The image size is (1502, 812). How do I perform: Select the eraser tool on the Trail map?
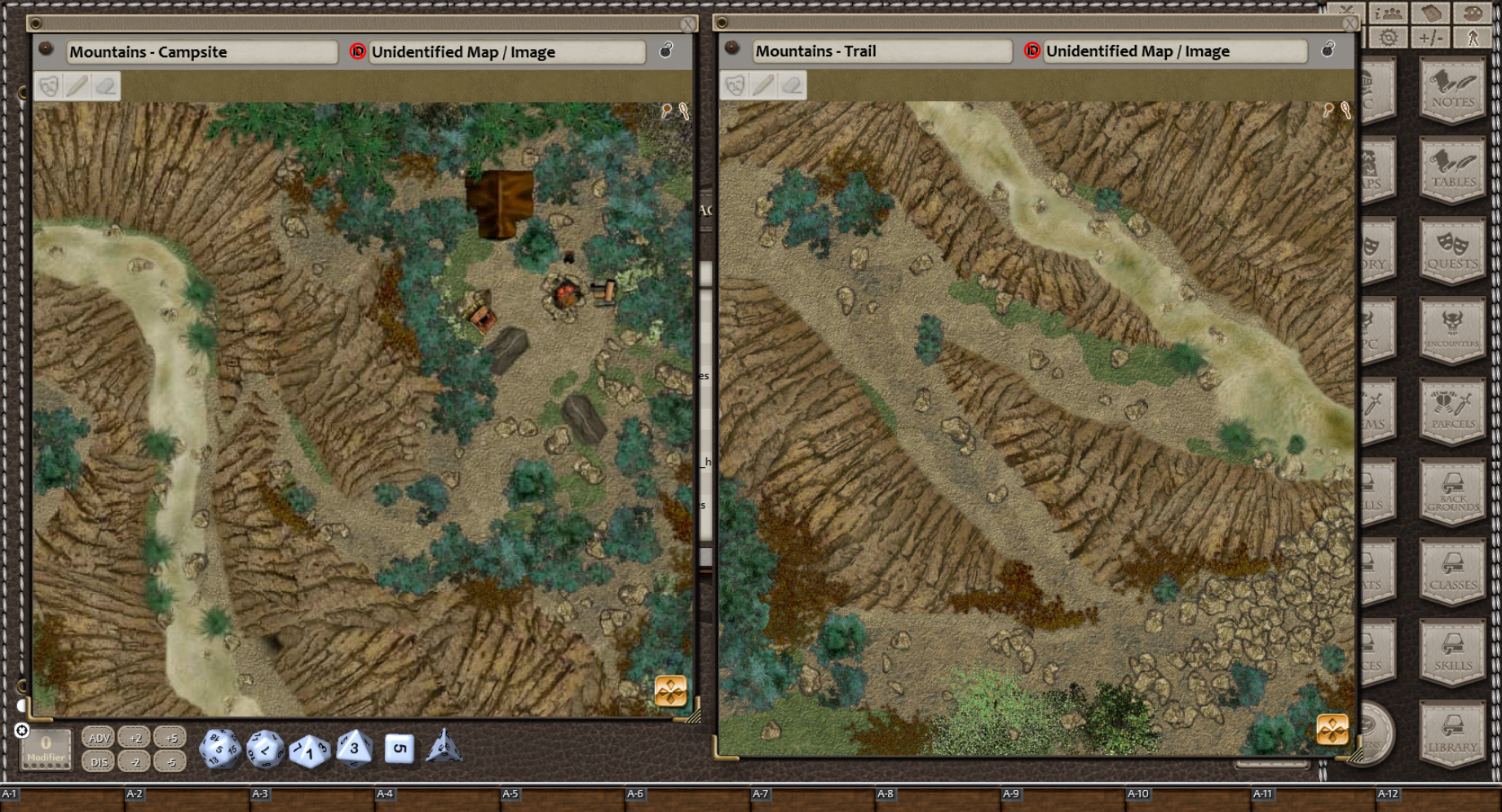[x=791, y=84]
